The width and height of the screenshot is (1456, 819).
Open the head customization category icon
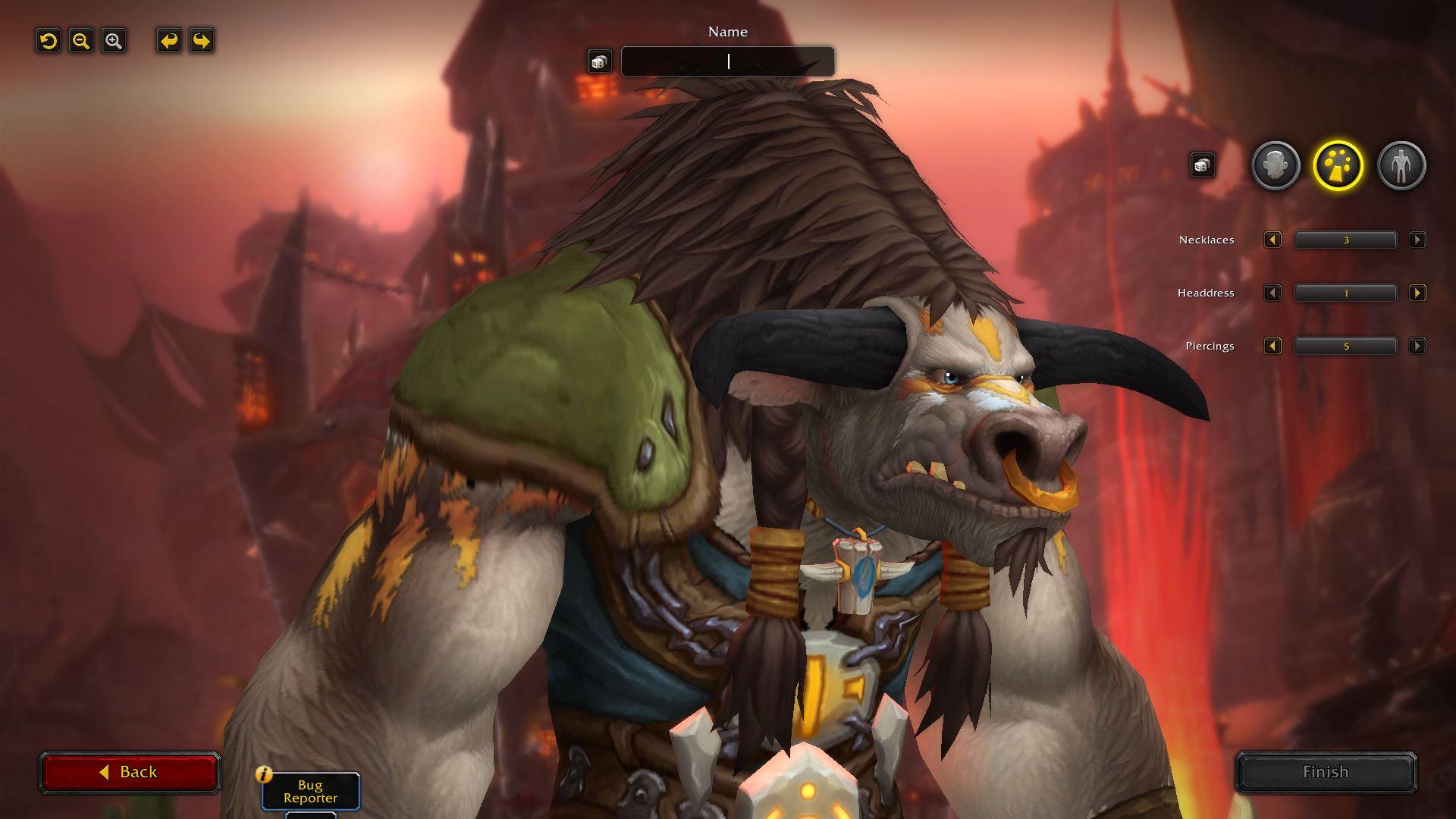click(x=1275, y=165)
